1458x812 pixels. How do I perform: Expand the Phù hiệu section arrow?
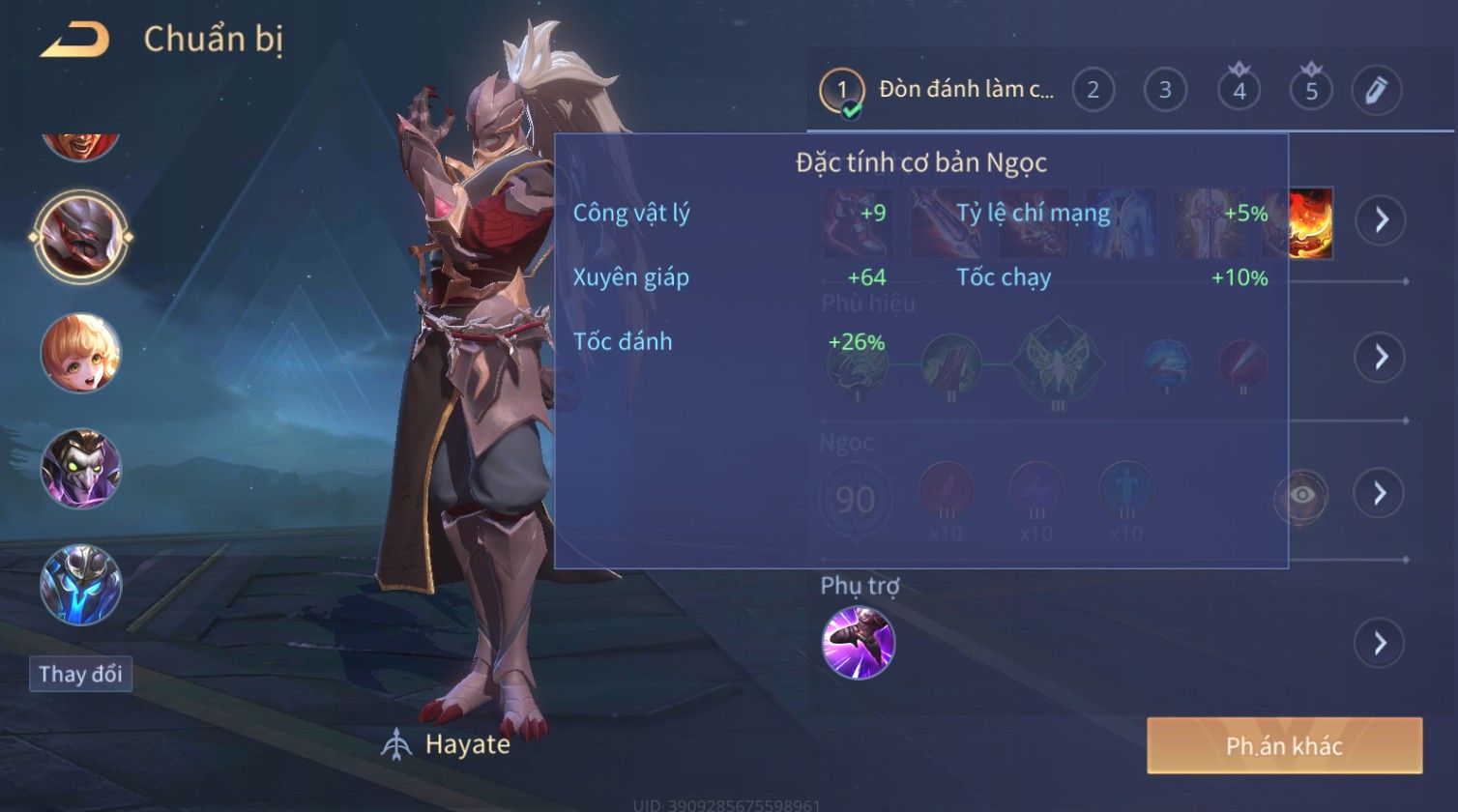pyautogui.click(x=1380, y=358)
